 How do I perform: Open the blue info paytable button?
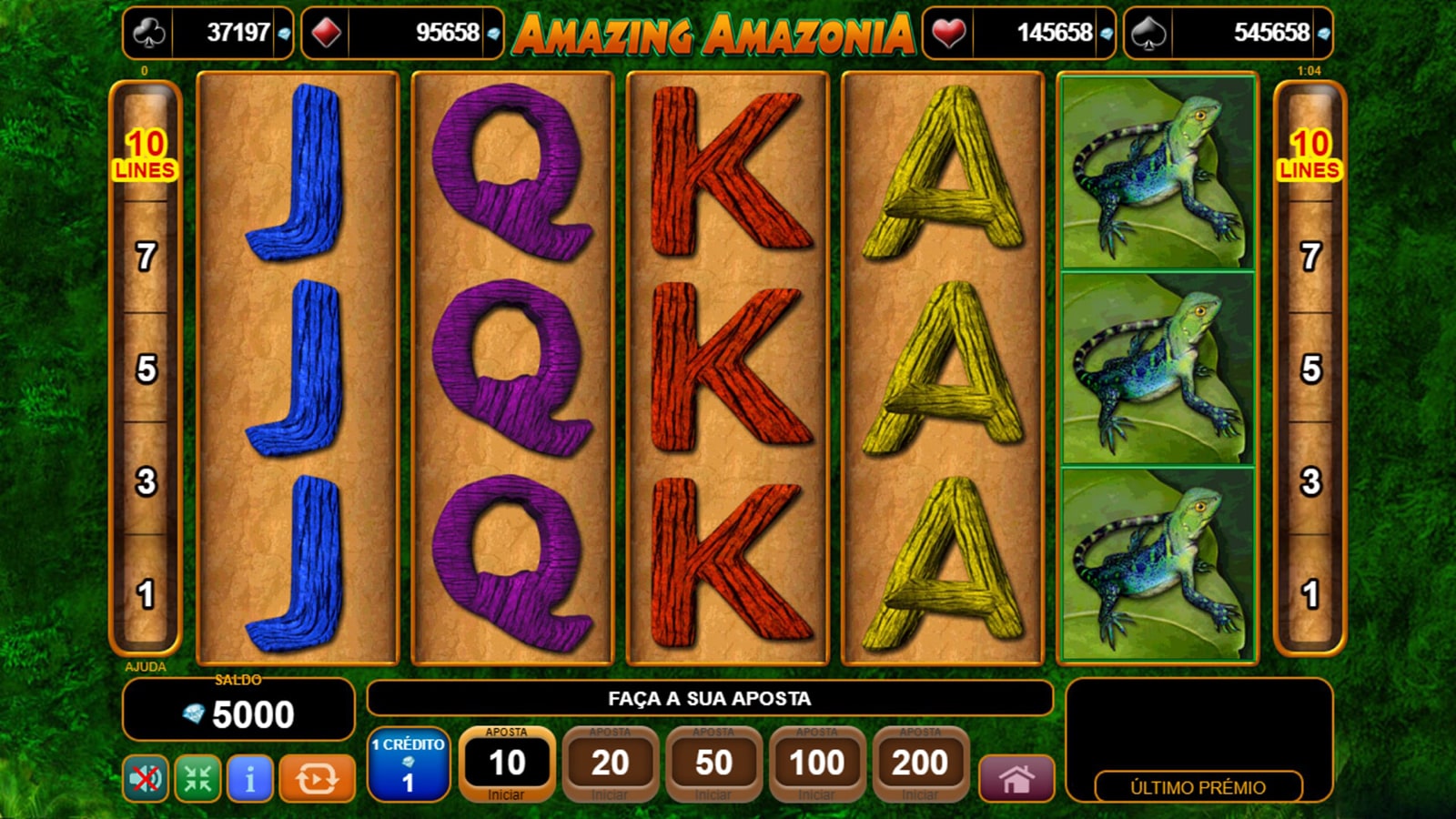coord(249,779)
